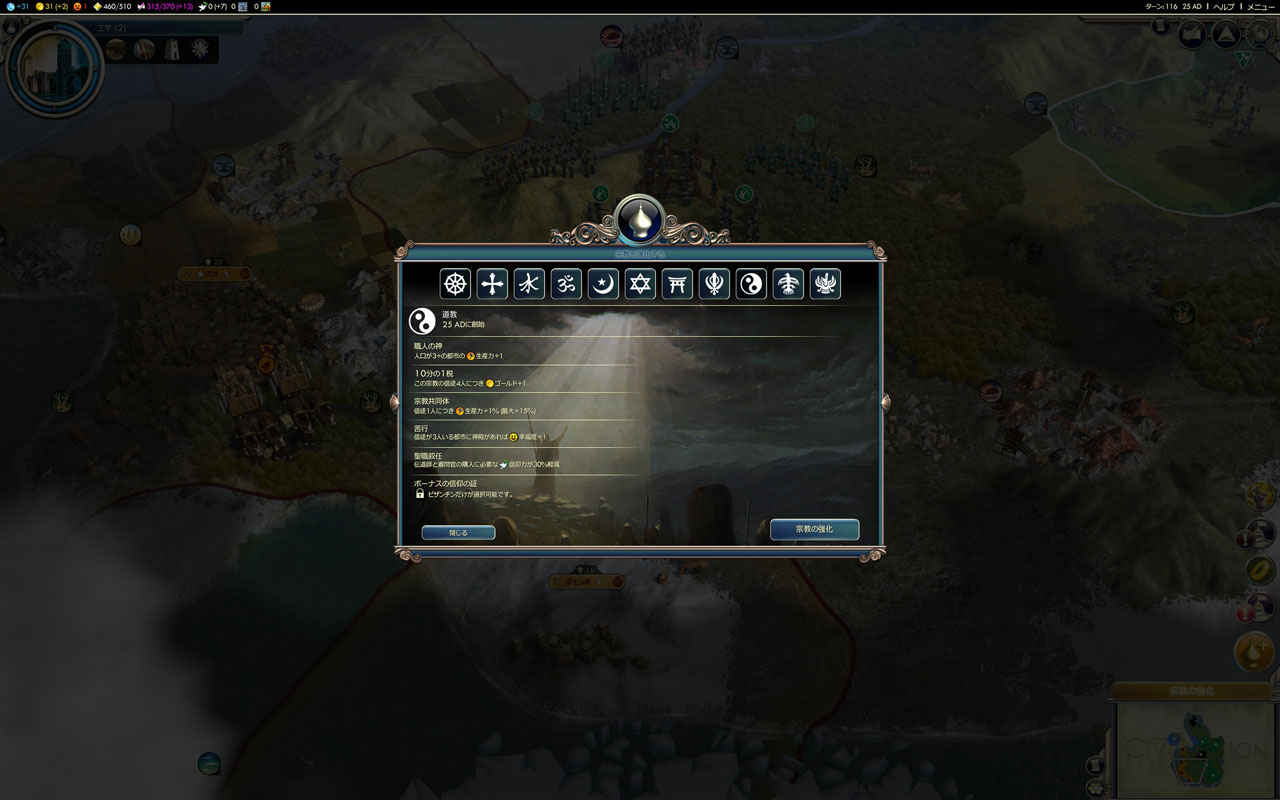Select the Taoism yin-yang icon in the row

pyautogui.click(x=751, y=284)
